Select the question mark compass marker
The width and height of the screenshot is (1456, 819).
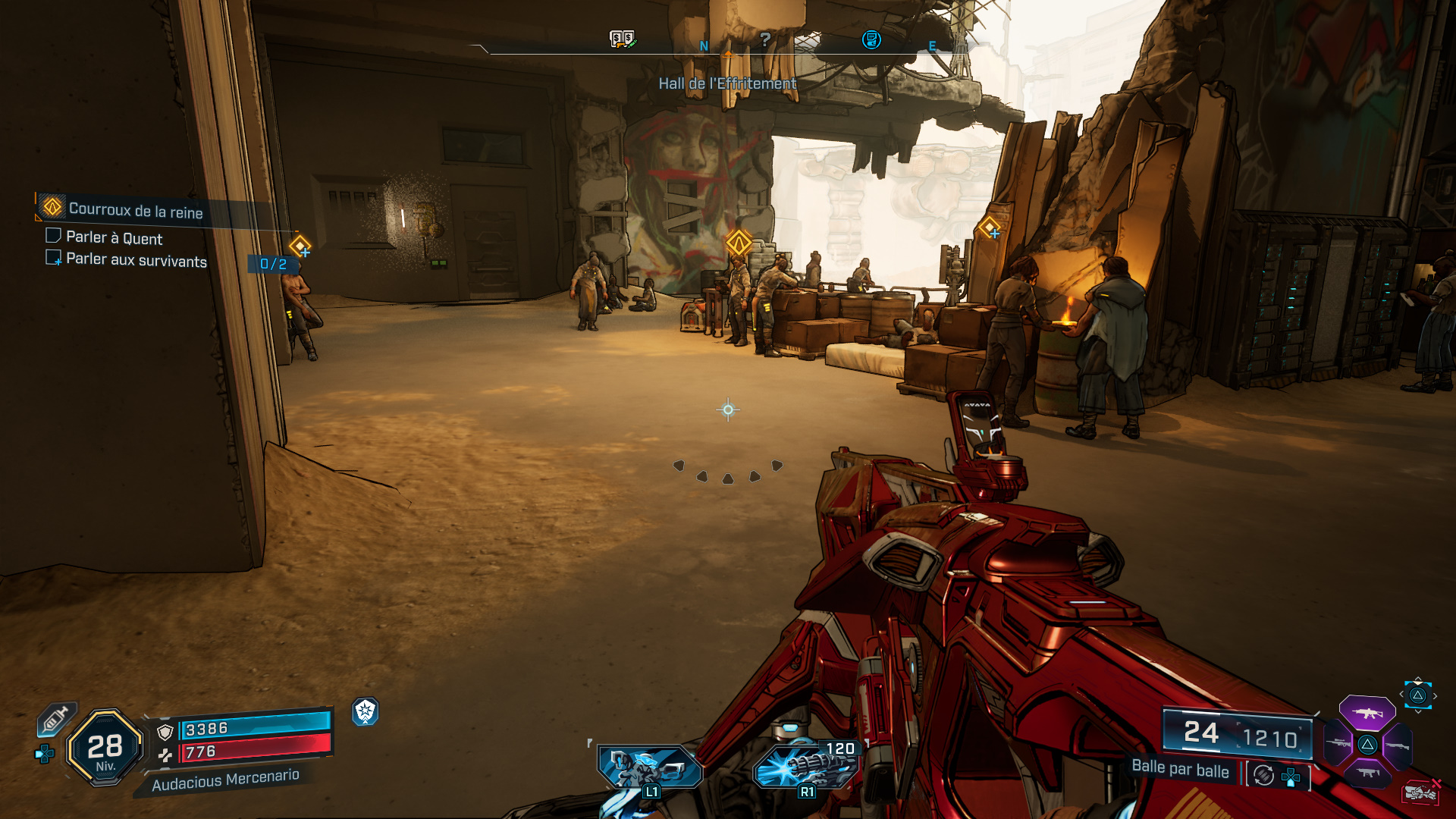coord(765,39)
